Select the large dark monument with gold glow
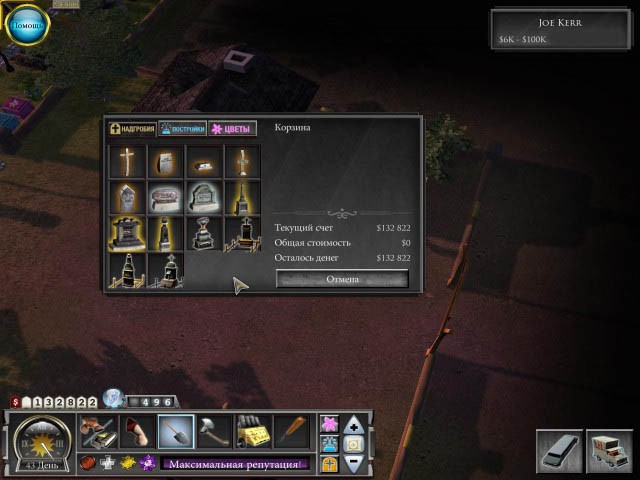Viewport: 640px width, 480px height. point(126,234)
